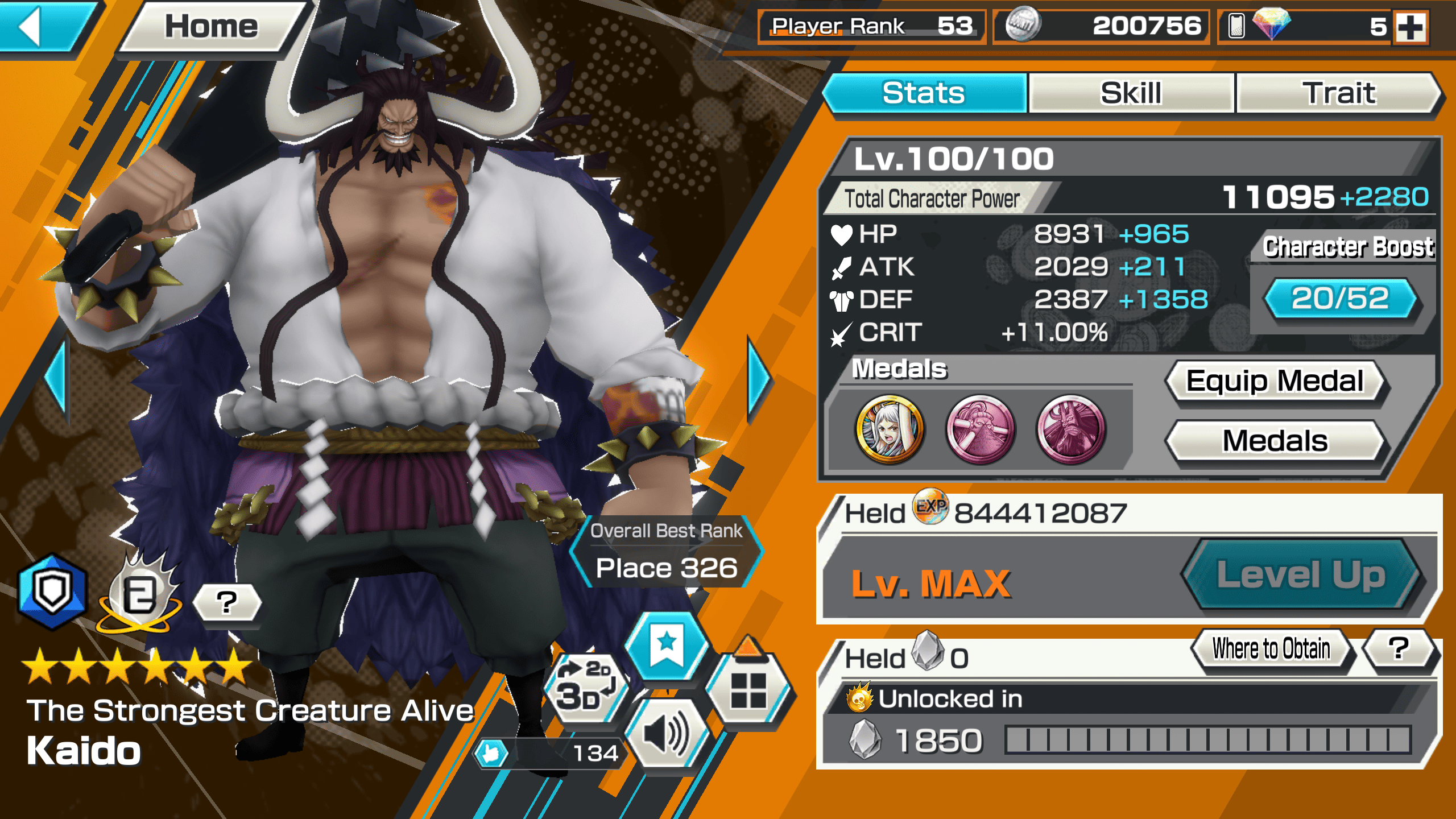Image resolution: width=1456 pixels, height=819 pixels.
Task: Click the Level Up button
Action: [x=1301, y=574]
